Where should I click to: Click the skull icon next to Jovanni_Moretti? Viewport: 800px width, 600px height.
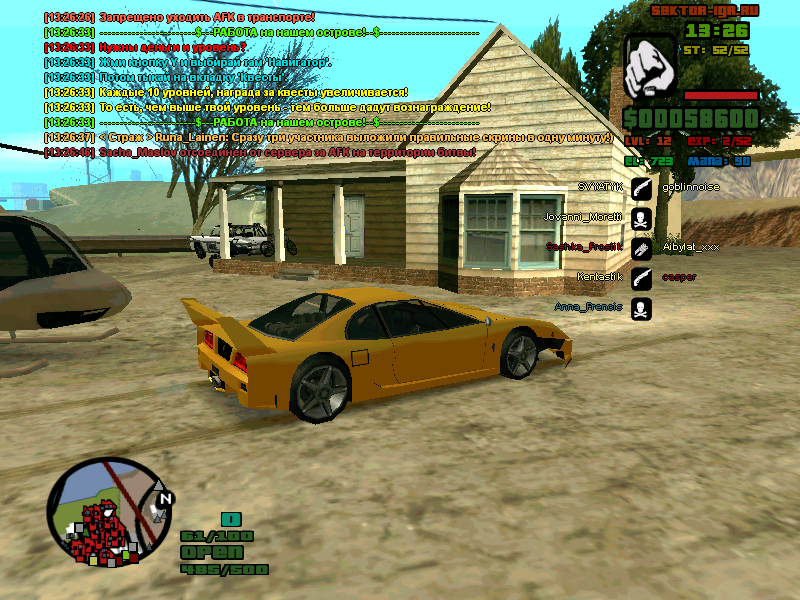coord(642,217)
